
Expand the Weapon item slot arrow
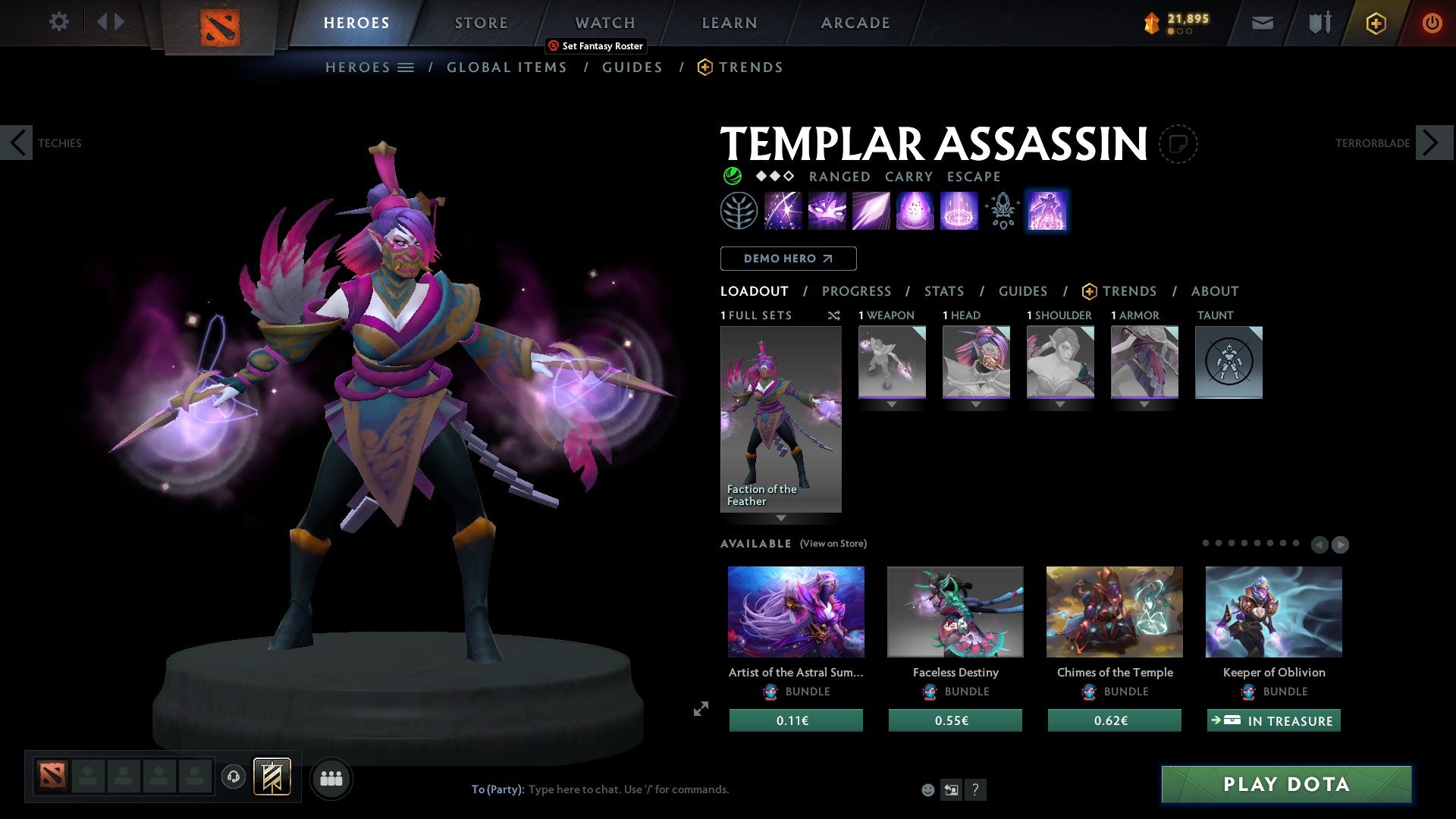[x=892, y=403]
